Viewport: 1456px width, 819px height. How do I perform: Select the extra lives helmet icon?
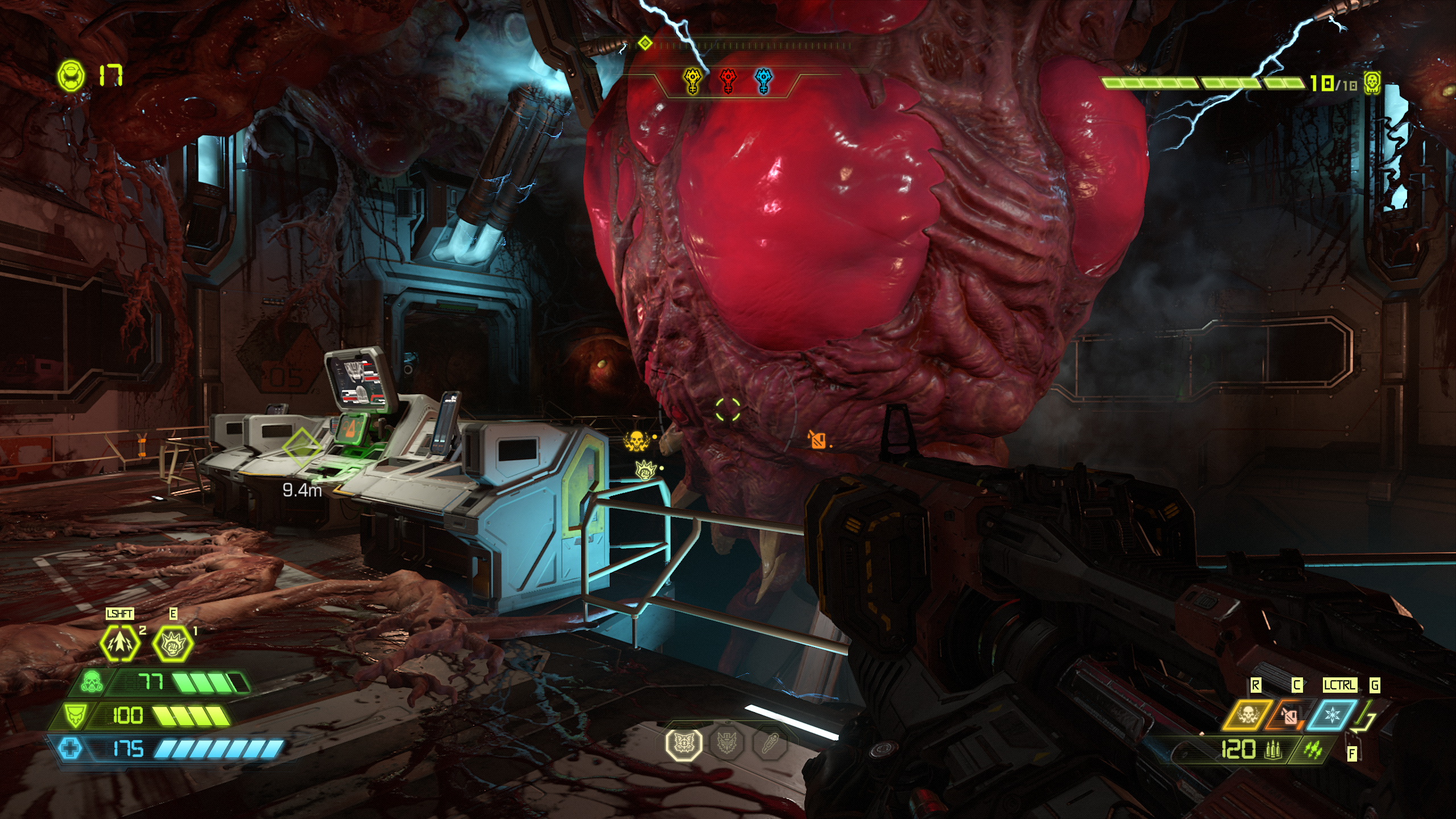pos(71,75)
